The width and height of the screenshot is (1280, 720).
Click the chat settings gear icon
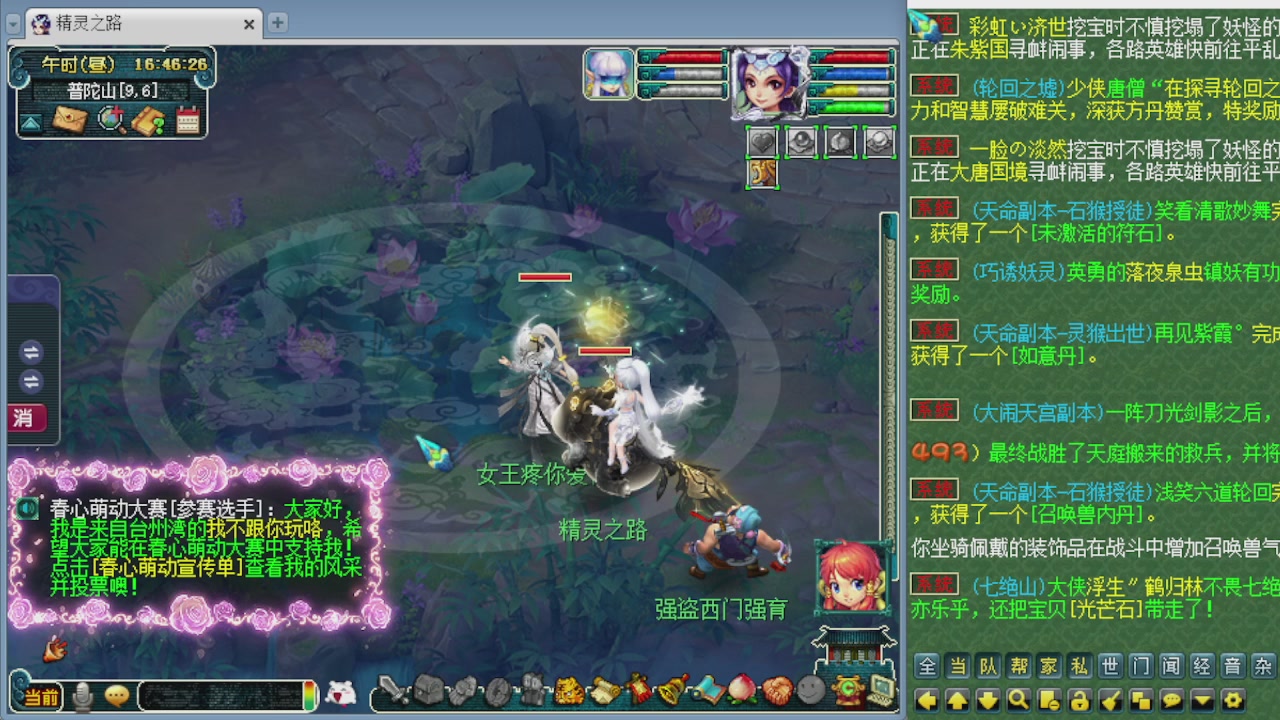point(1234,699)
